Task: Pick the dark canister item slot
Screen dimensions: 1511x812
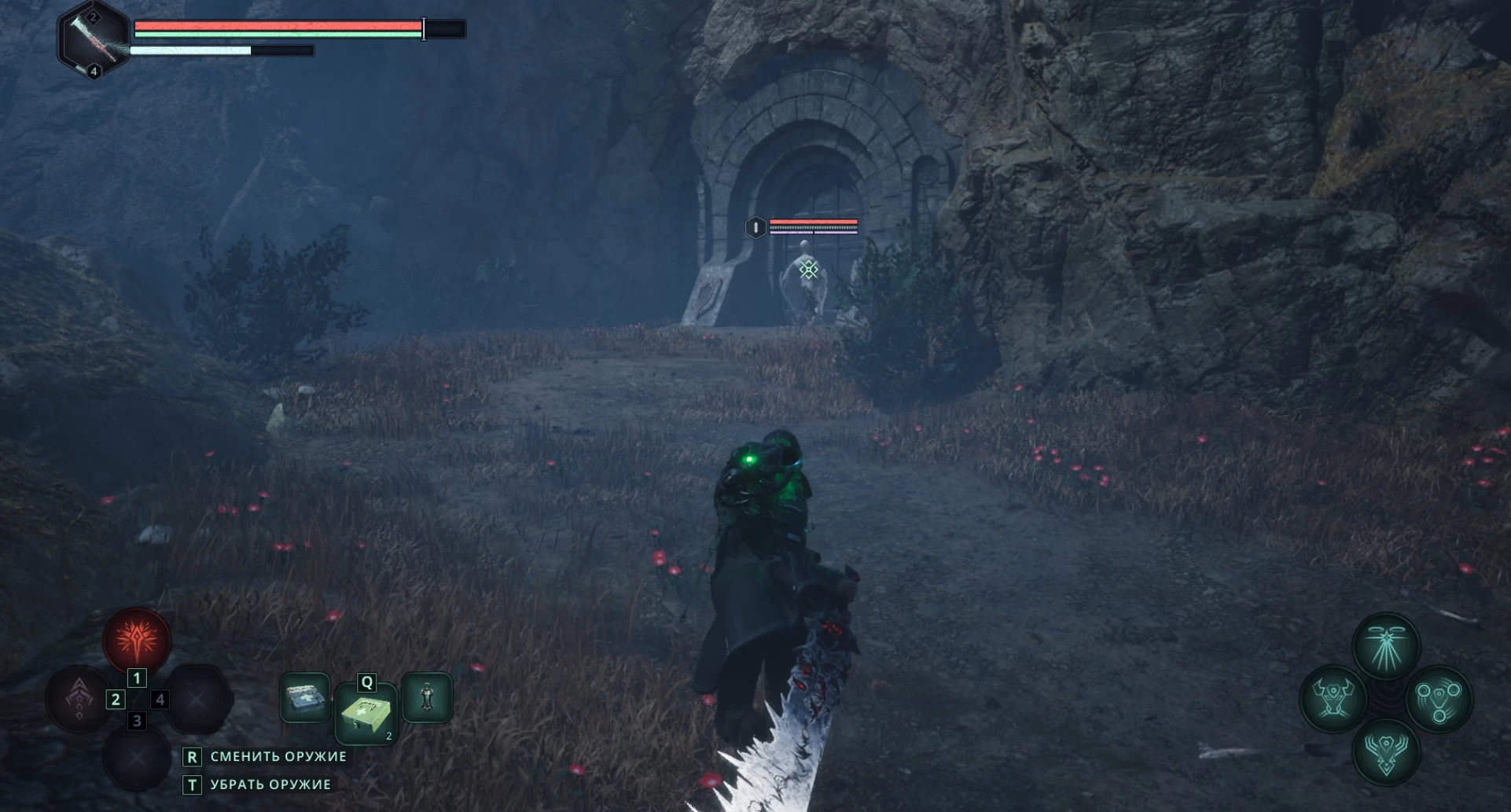Action: pos(427,697)
